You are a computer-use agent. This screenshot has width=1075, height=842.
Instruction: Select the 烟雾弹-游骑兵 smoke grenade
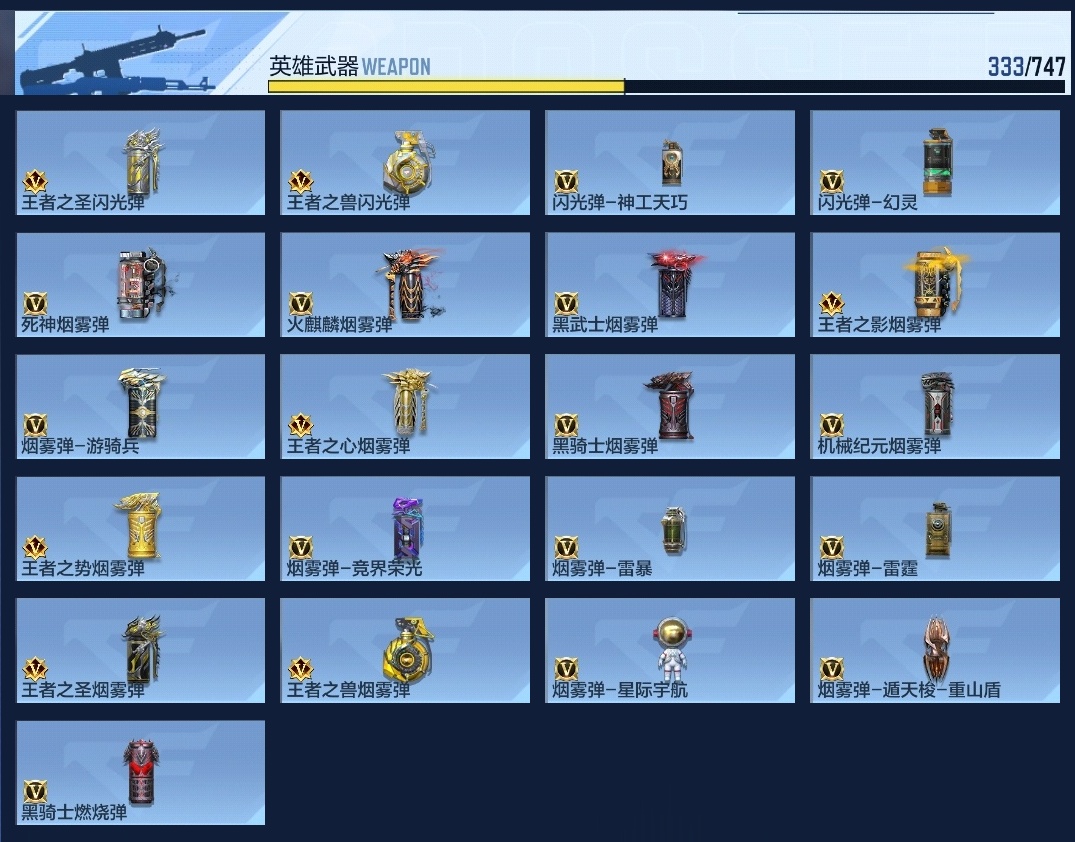point(141,406)
